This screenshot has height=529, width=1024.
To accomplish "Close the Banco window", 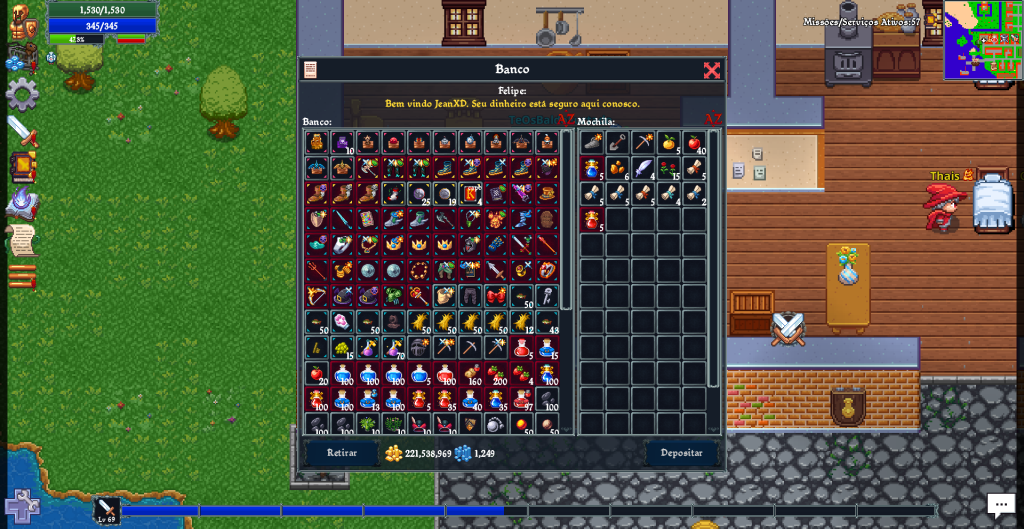I will (711, 70).
